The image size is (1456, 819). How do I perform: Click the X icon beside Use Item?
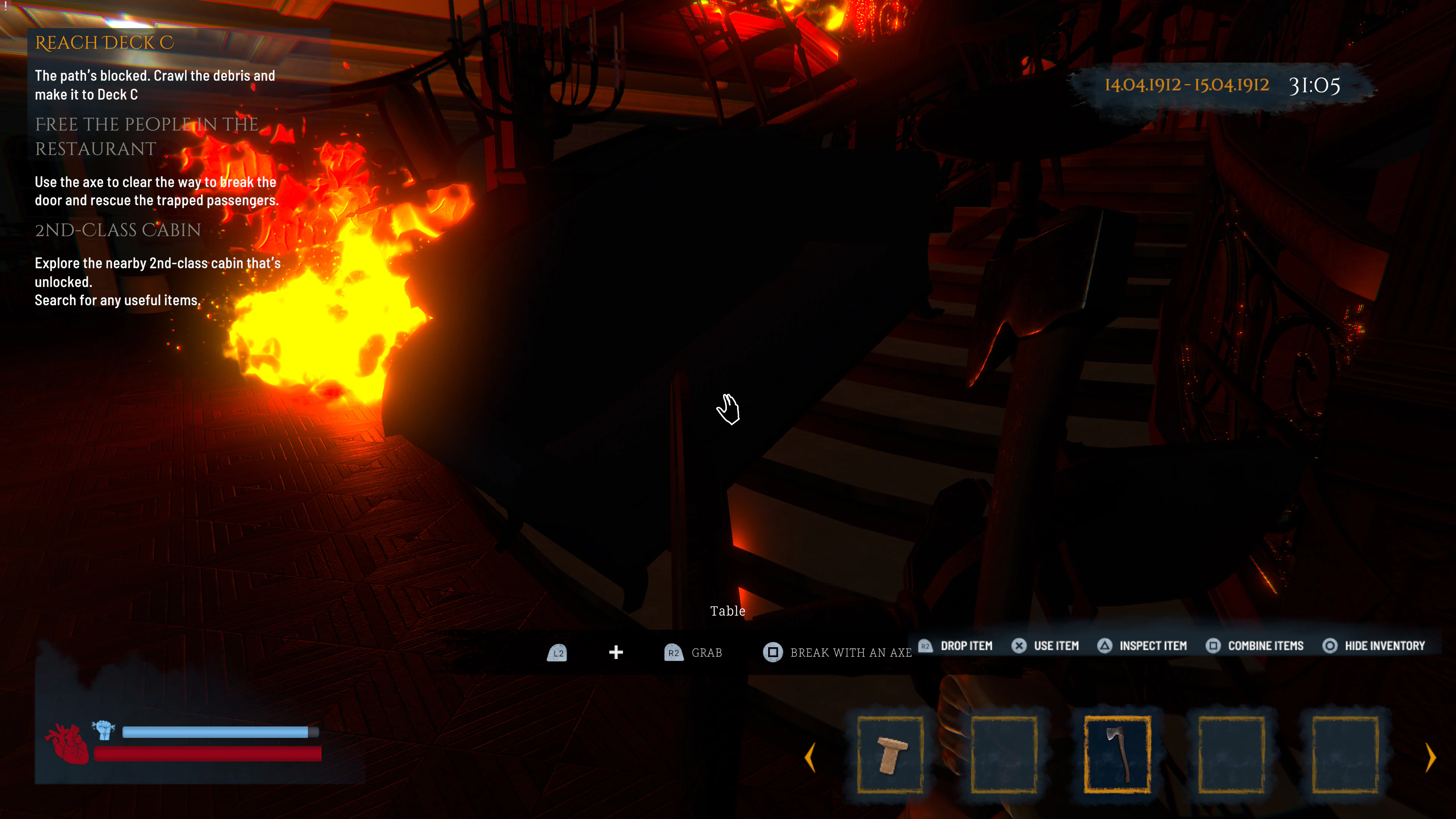1019,645
